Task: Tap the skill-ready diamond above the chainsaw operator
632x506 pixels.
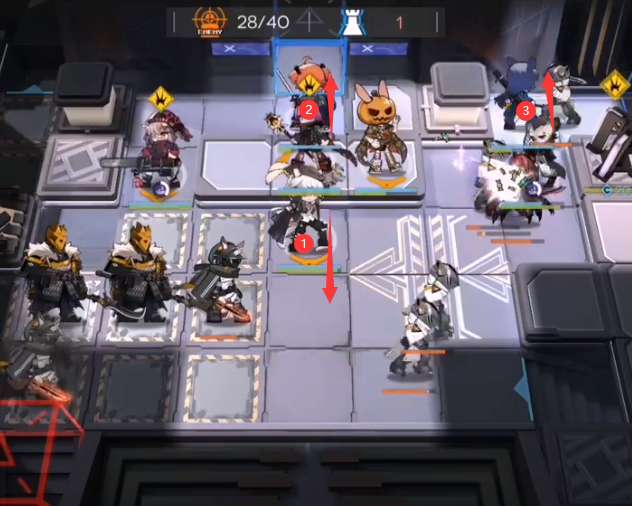Action: click(x=162, y=99)
